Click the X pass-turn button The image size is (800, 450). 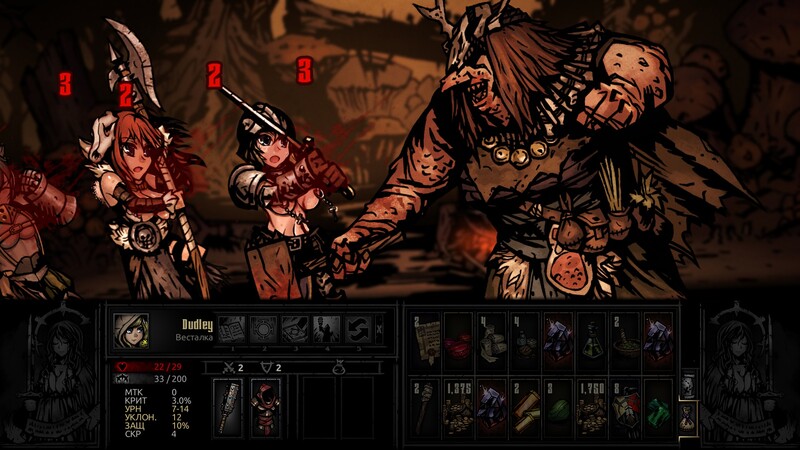coord(378,329)
